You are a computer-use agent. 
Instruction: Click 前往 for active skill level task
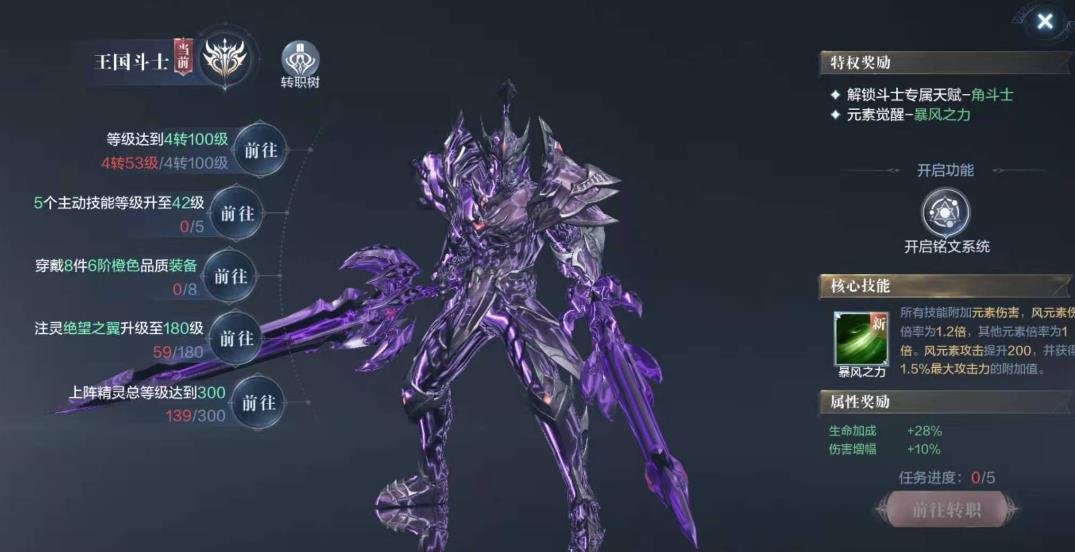click(237, 213)
